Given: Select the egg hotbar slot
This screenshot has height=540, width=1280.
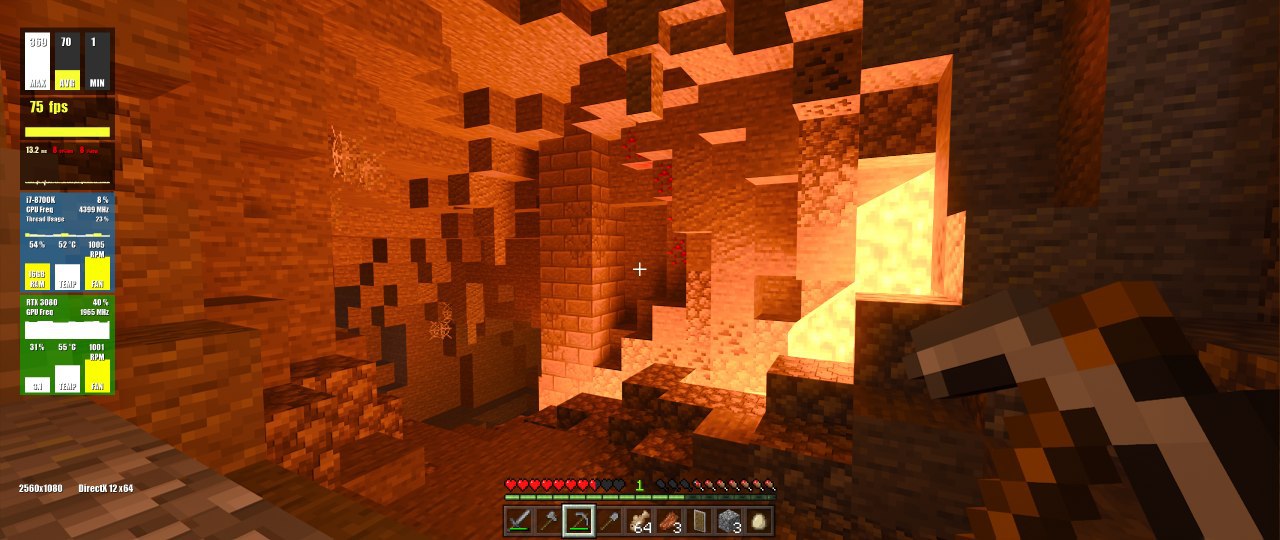Looking at the screenshot, I should click(758, 520).
